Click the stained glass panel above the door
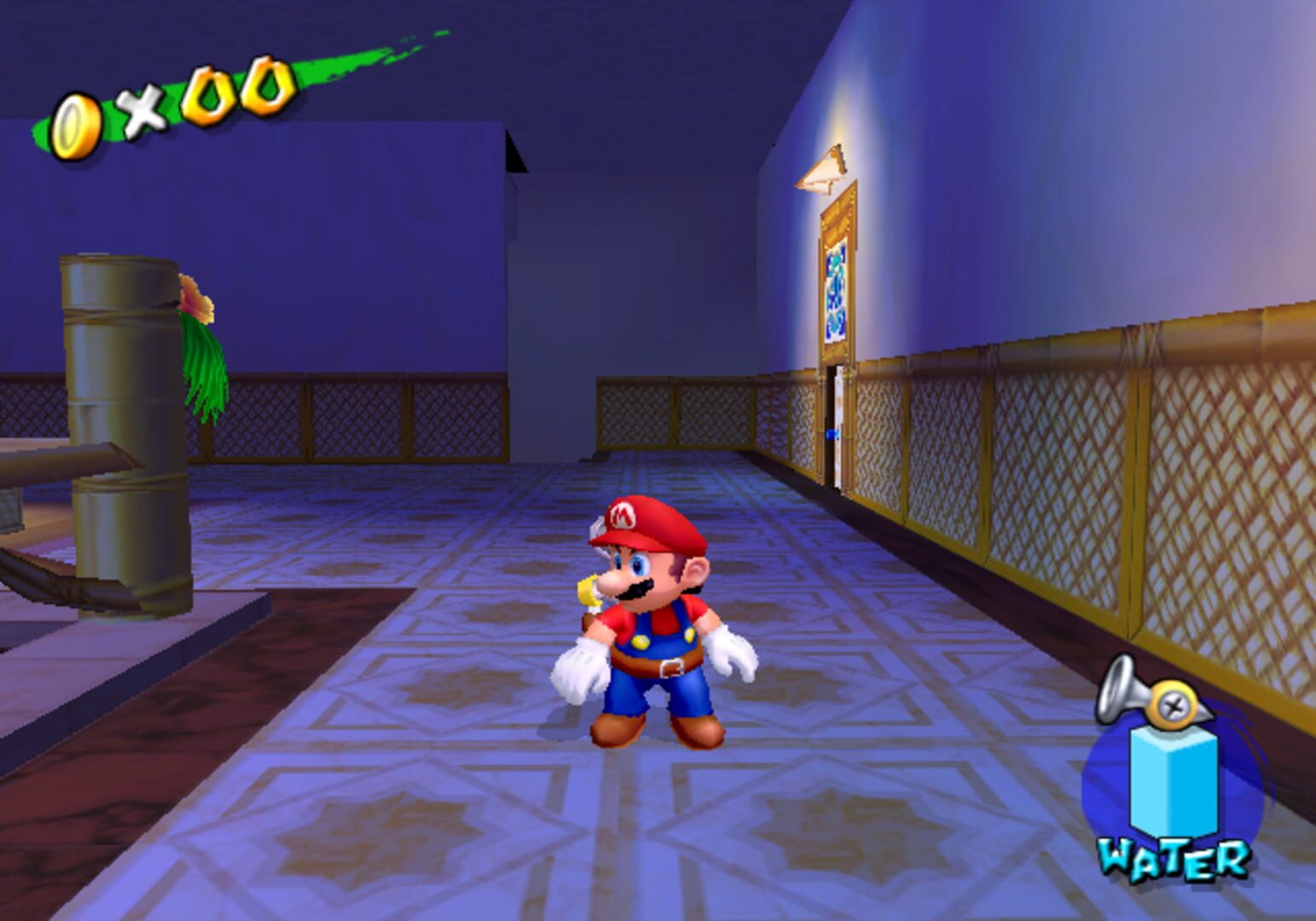1316x921 pixels. (x=834, y=294)
